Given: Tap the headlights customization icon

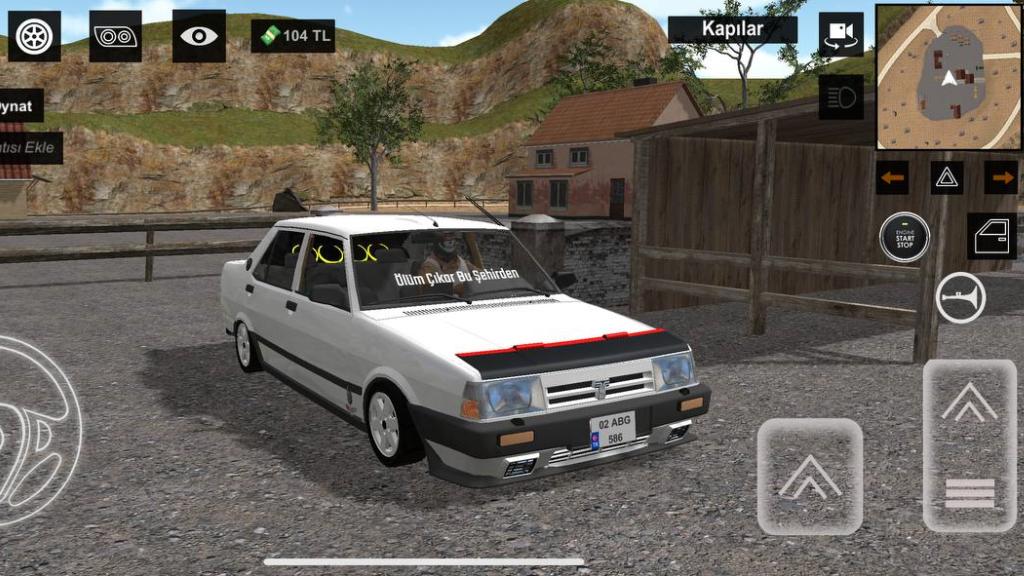Looking at the screenshot, I should coord(115,36).
